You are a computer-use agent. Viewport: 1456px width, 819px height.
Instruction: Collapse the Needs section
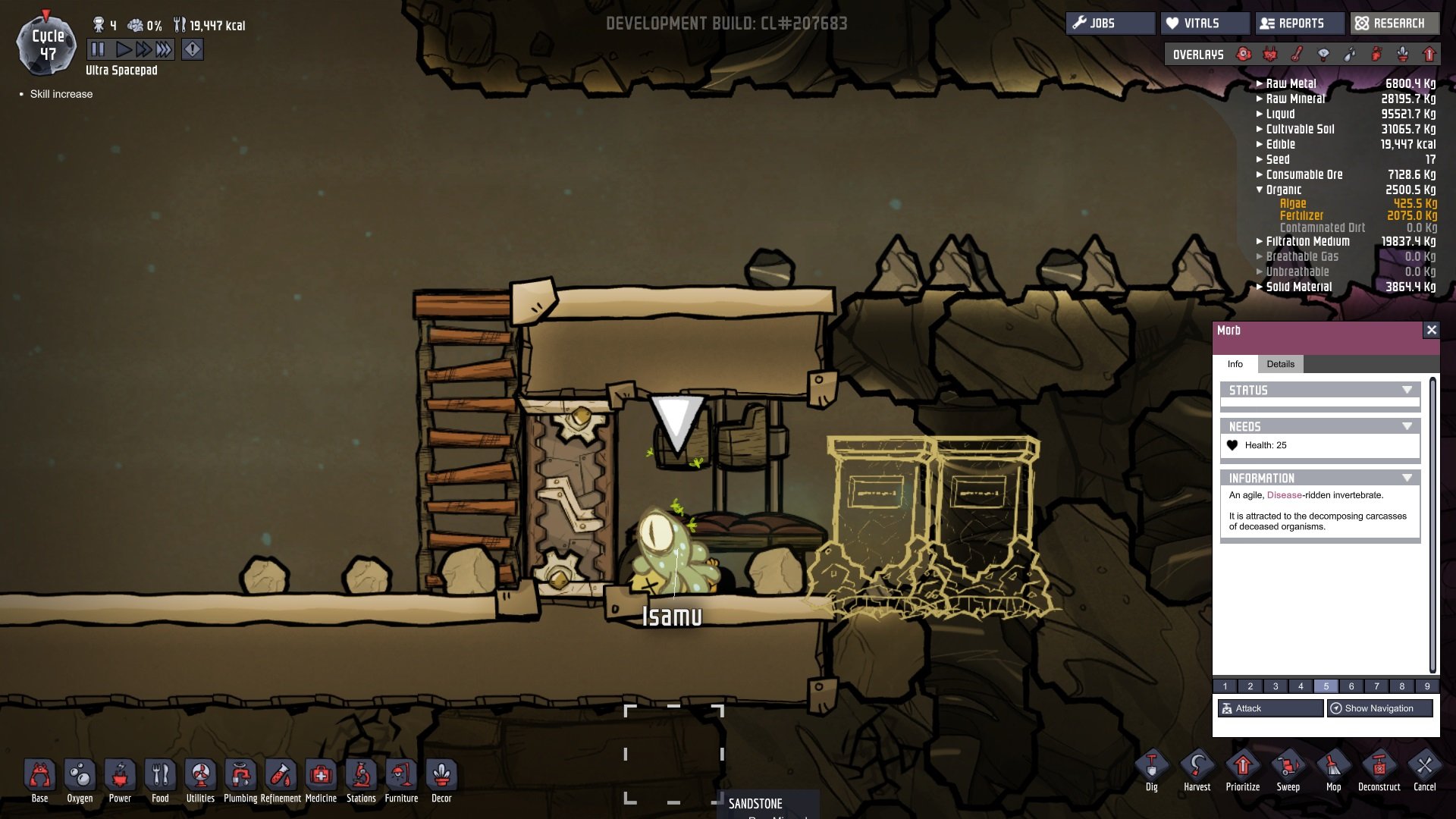click(x=1407, y=426)
